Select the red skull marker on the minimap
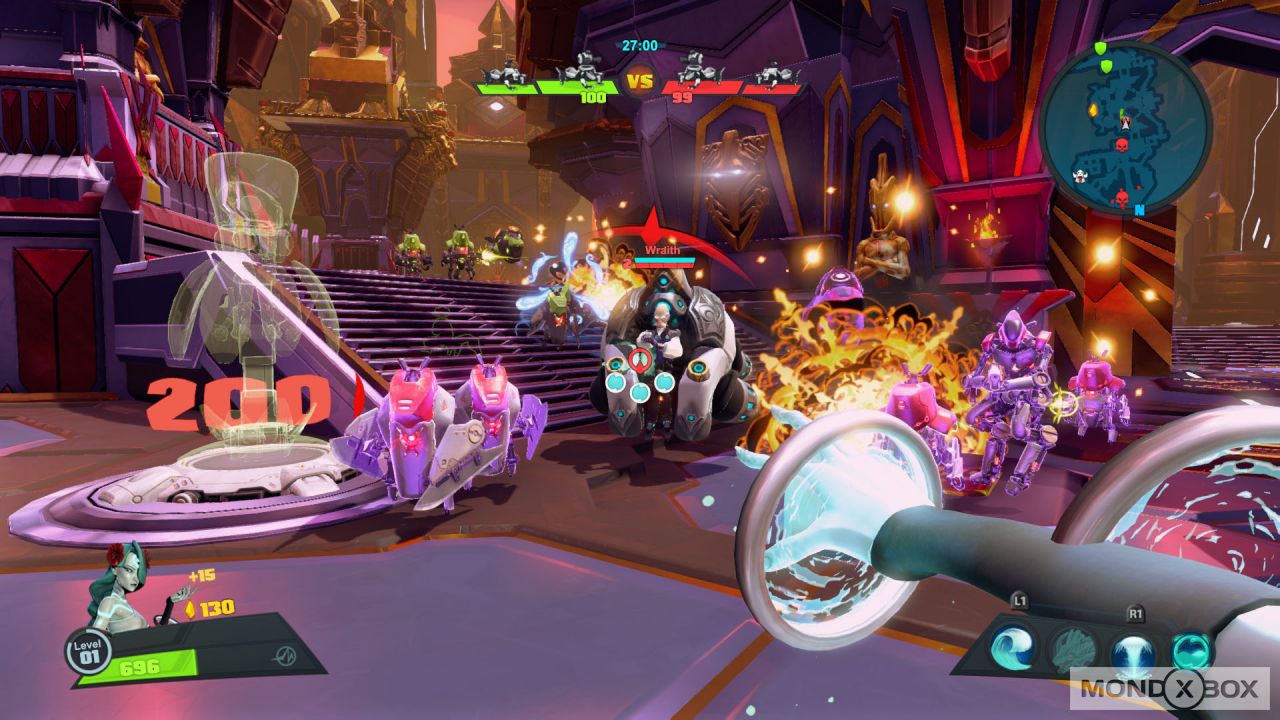 coord(1121,144)
